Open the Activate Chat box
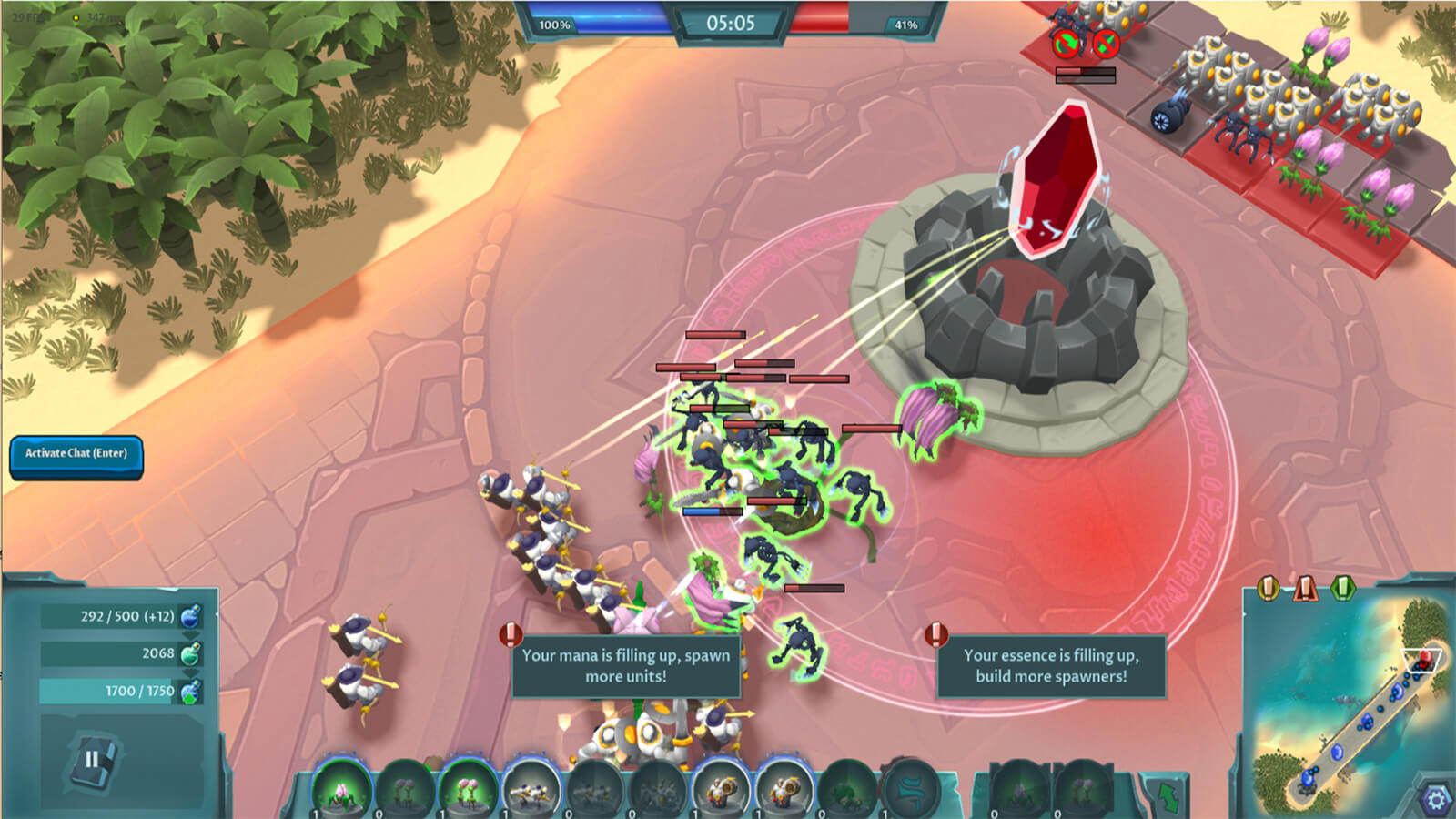 (76, 454)
